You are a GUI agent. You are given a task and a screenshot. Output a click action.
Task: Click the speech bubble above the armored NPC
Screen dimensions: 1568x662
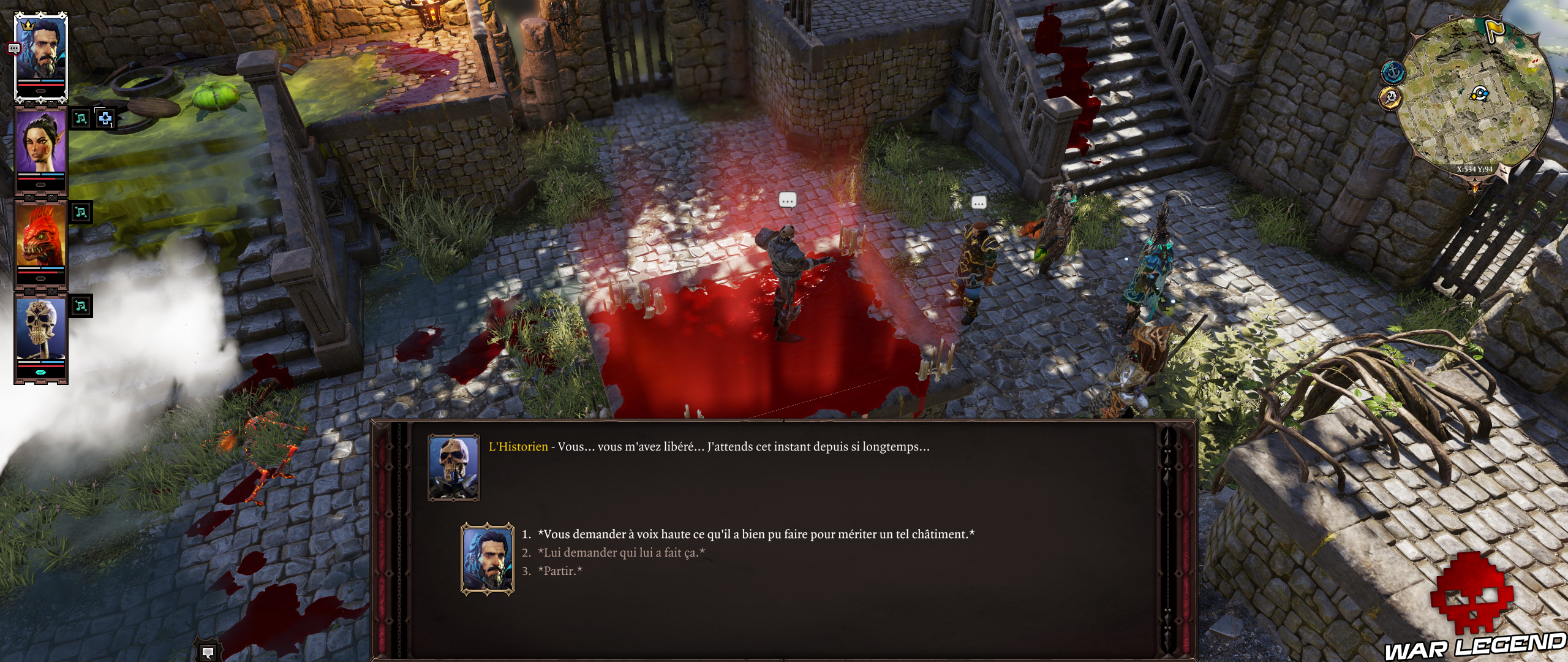788,199
